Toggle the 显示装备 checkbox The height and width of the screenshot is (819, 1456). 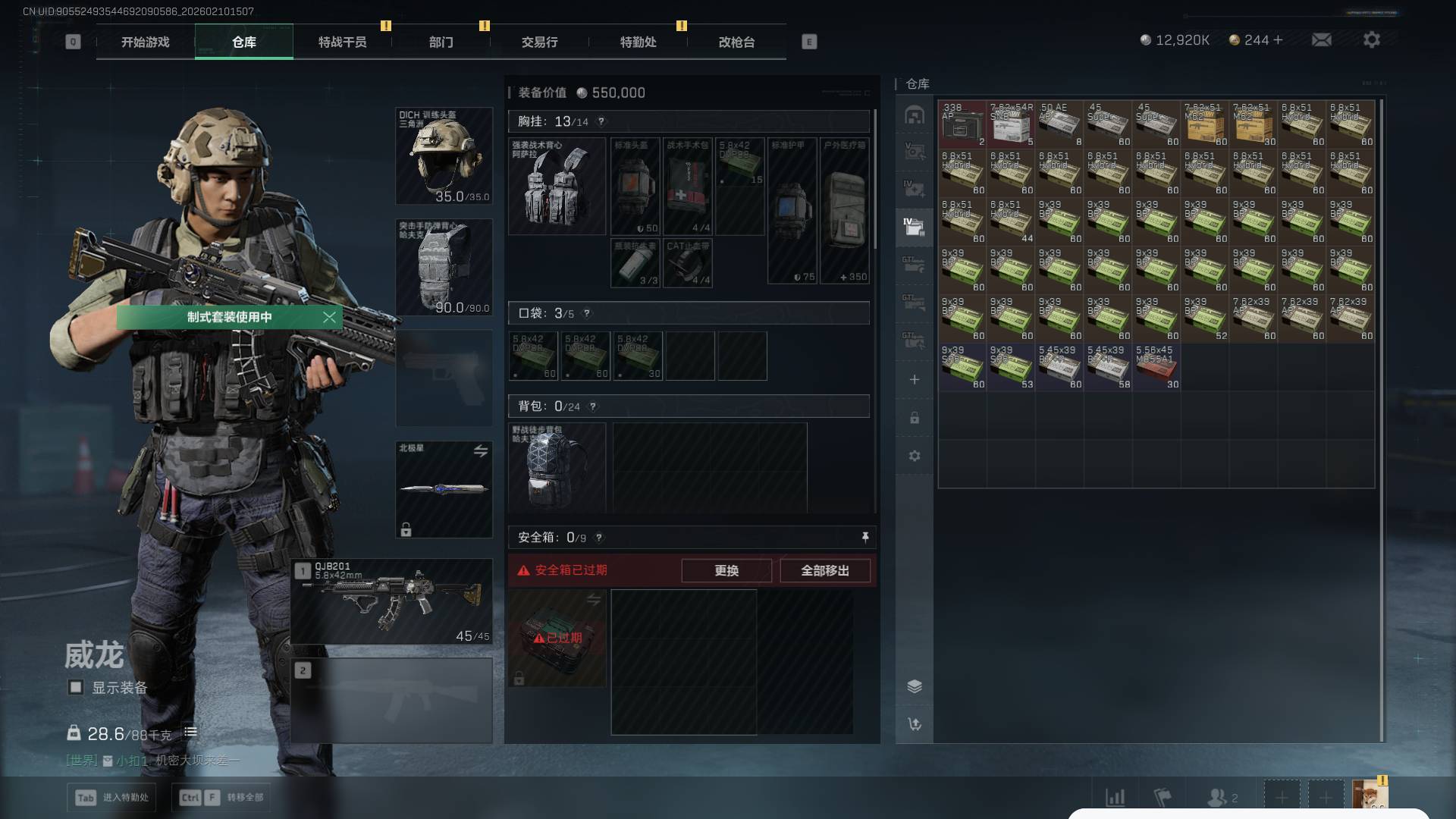tap(76, 687)
